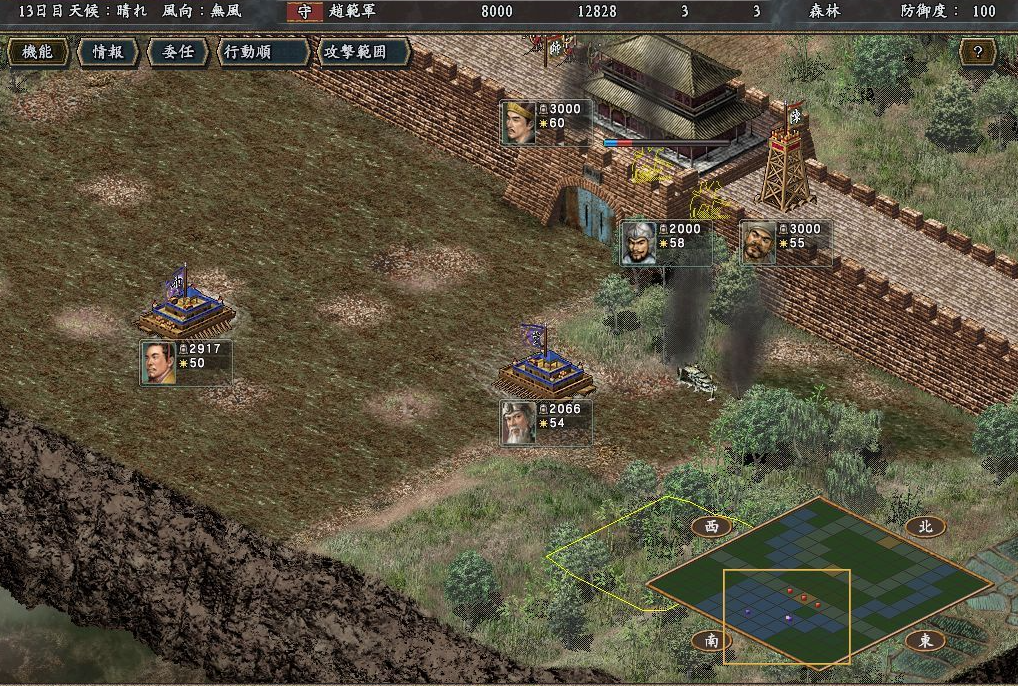Rotate the view with the 北 north button
The width and height of the screenshot is (1018, 686).
925,527
